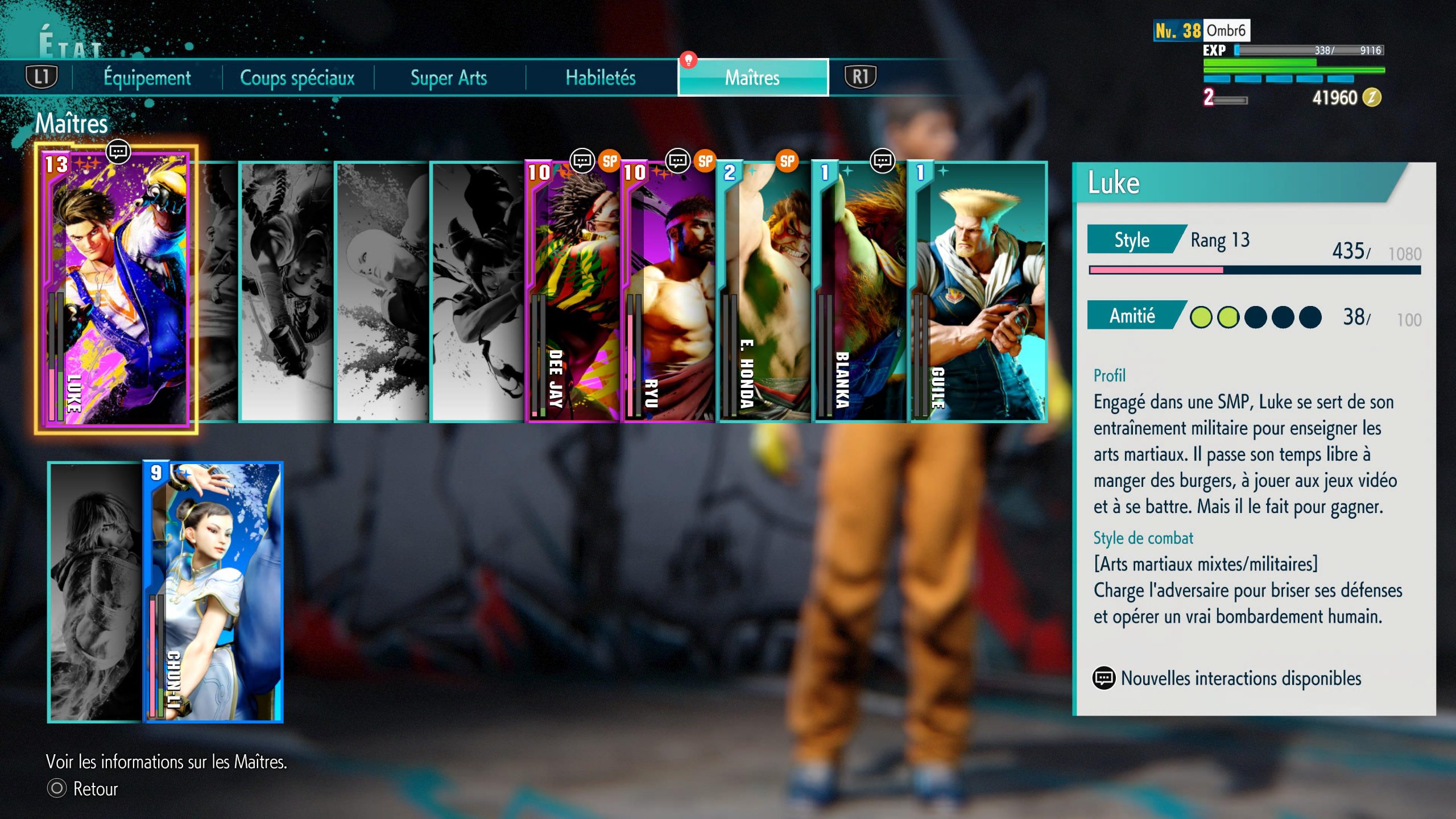The width and height of the screenshot is (1456, 819).
Task: Switch to the Coups spéciaux tab
Action: click(x=297, y=77)
